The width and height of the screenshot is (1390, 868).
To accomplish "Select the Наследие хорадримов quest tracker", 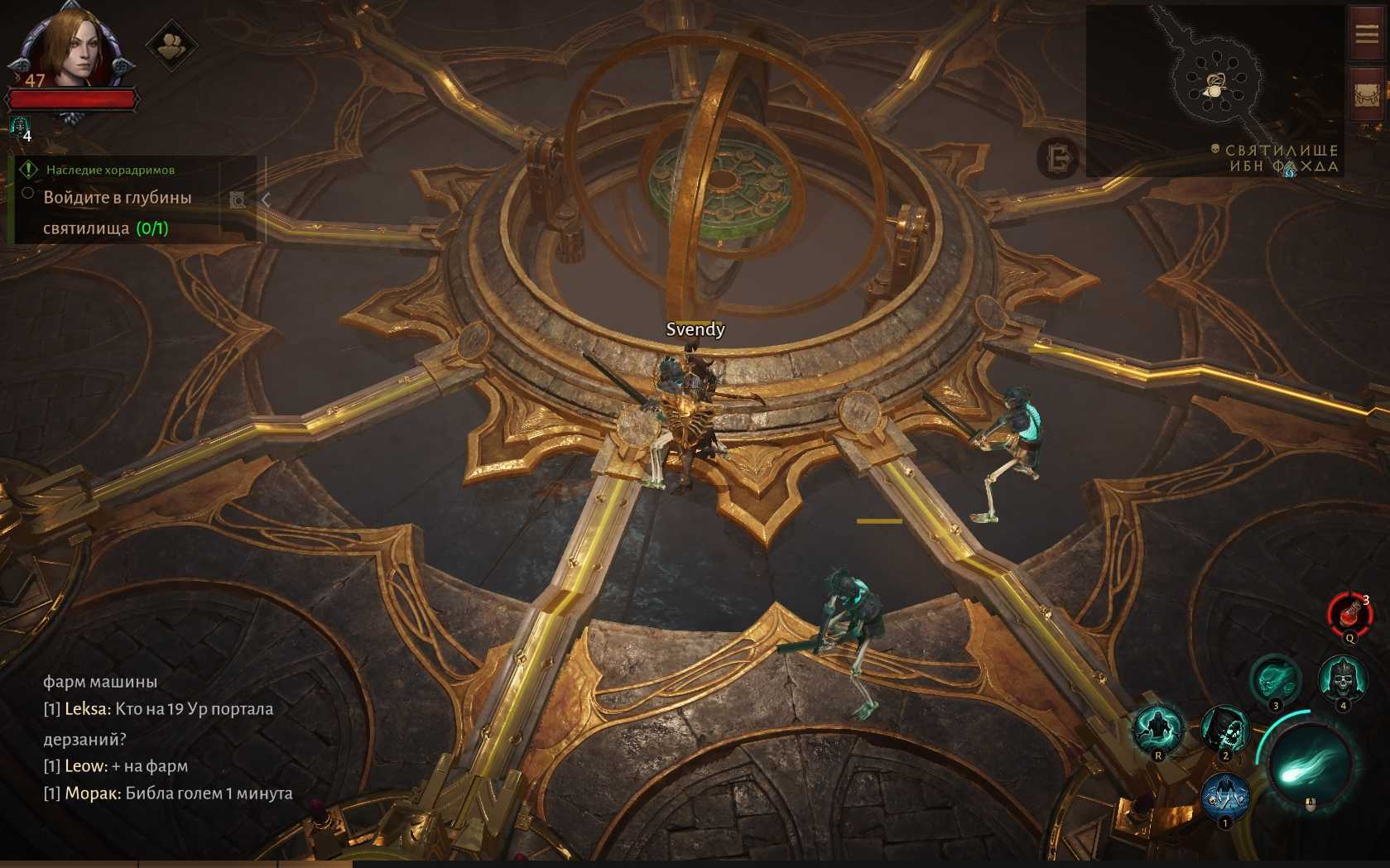I will [109, 170].
